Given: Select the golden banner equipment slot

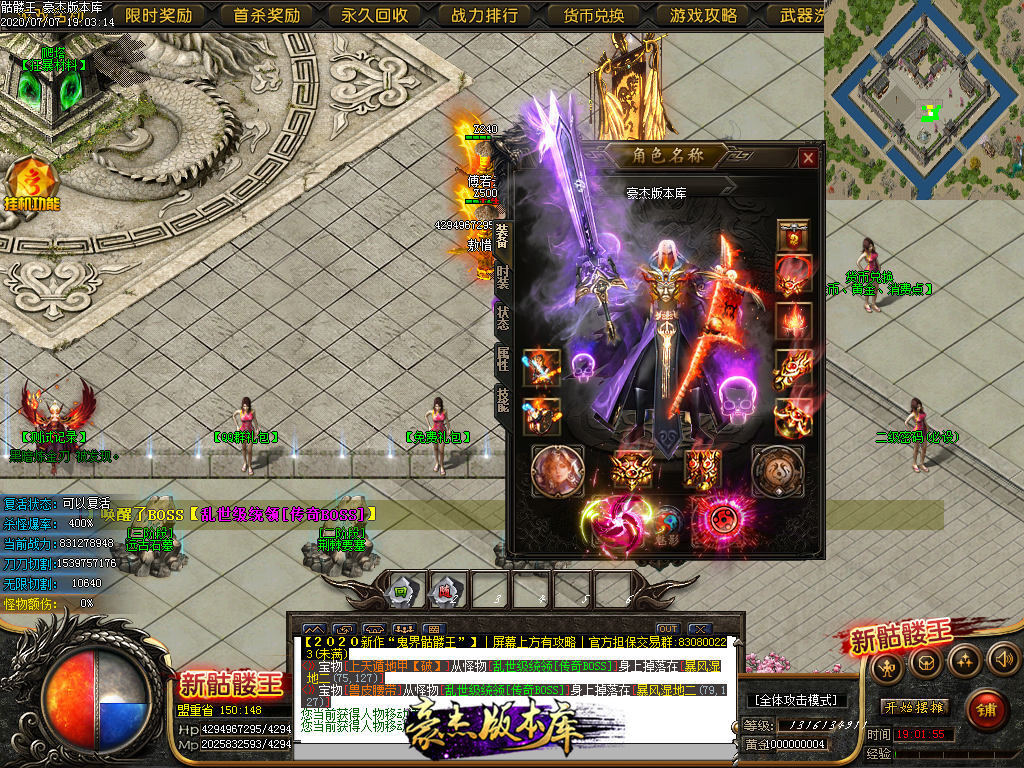Looking at the screenshot, I should 794,237.
